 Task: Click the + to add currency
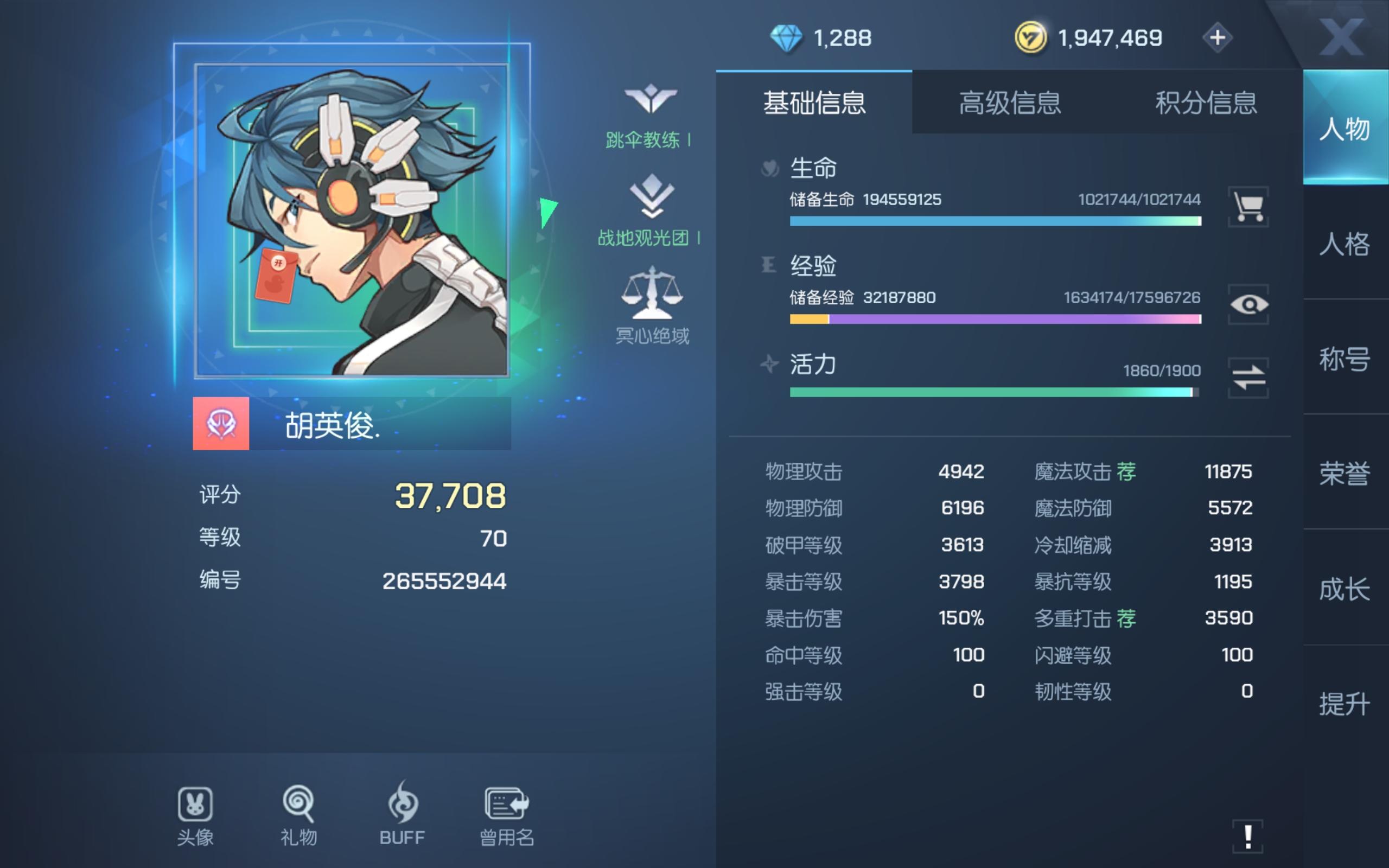point(1218,37)
